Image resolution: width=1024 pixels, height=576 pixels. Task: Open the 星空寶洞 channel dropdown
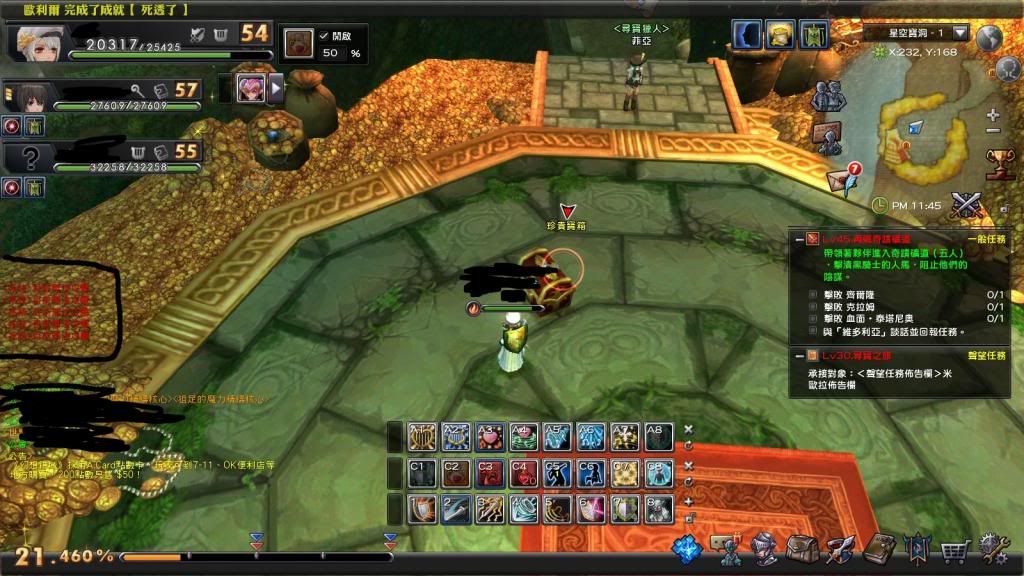[x=960, y=33]
